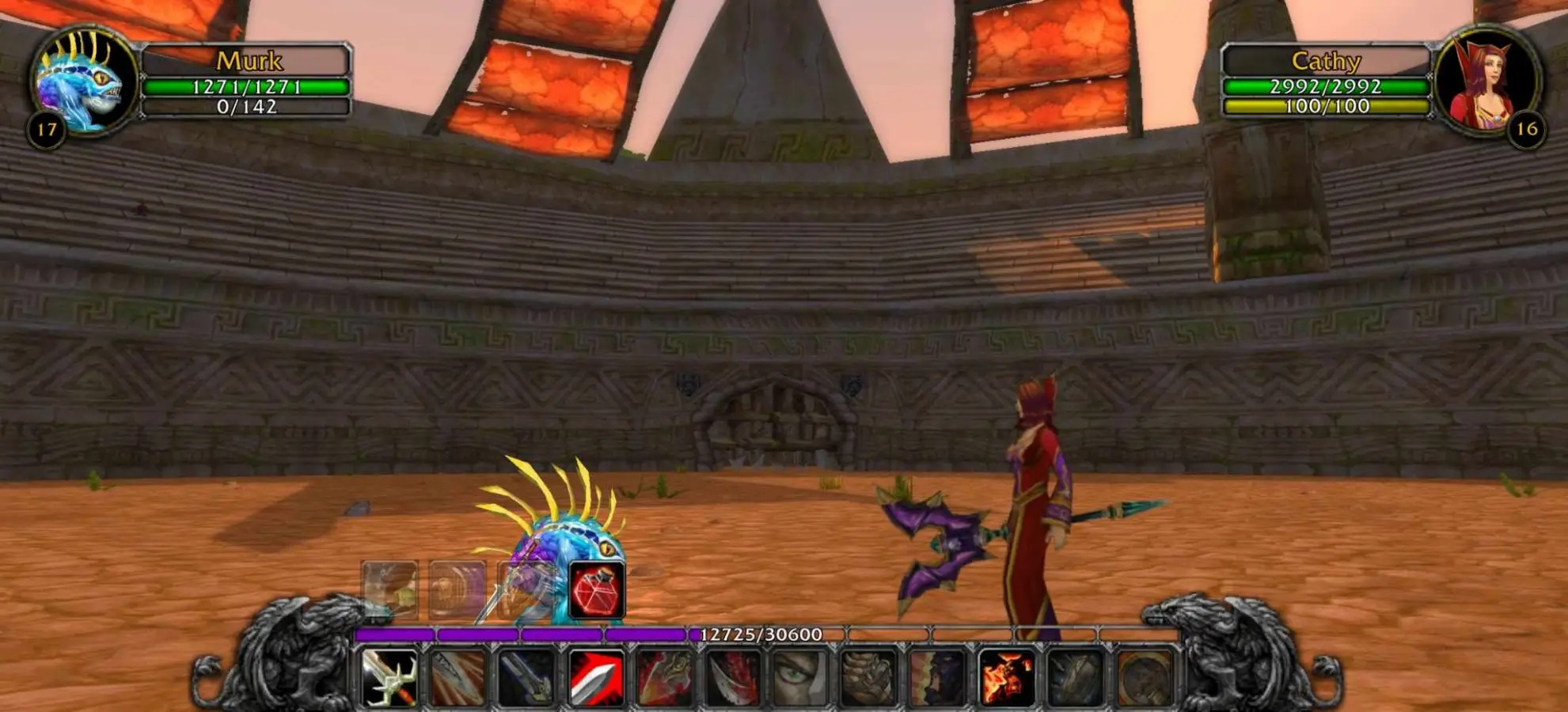Trigger the red arrow blade ability
This screenshot has width=1568, height=712.
coord(596,677)
